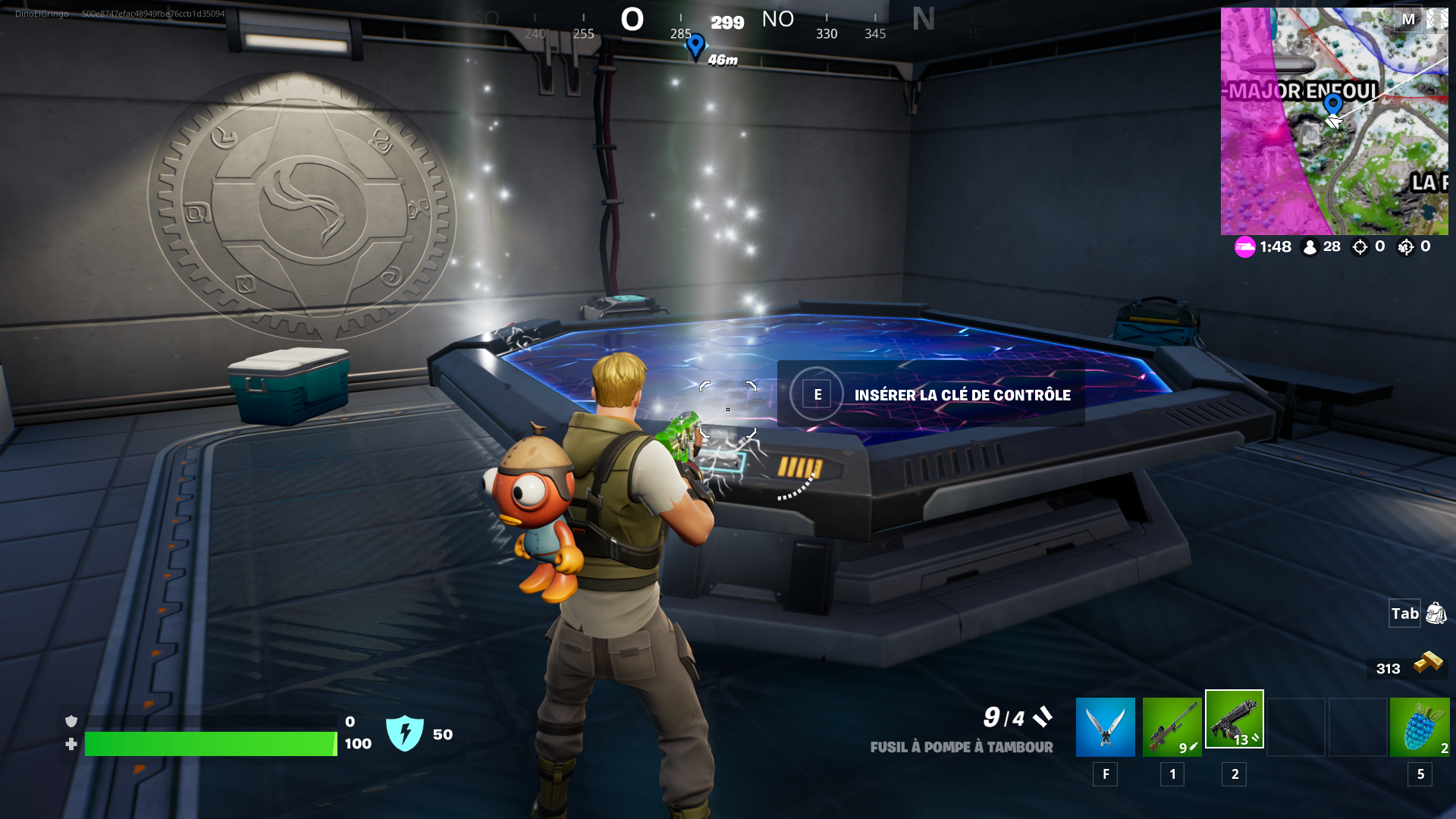1456x819 pixels.
Task: Click the health cross icon beside the health bar
Action: tap(71, 744)
